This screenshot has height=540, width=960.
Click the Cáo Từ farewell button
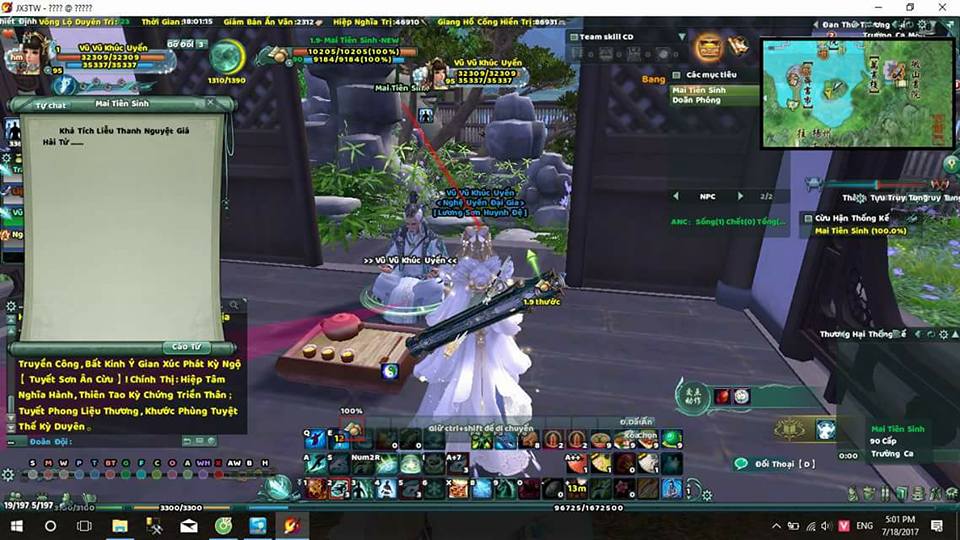coord(187,346)
